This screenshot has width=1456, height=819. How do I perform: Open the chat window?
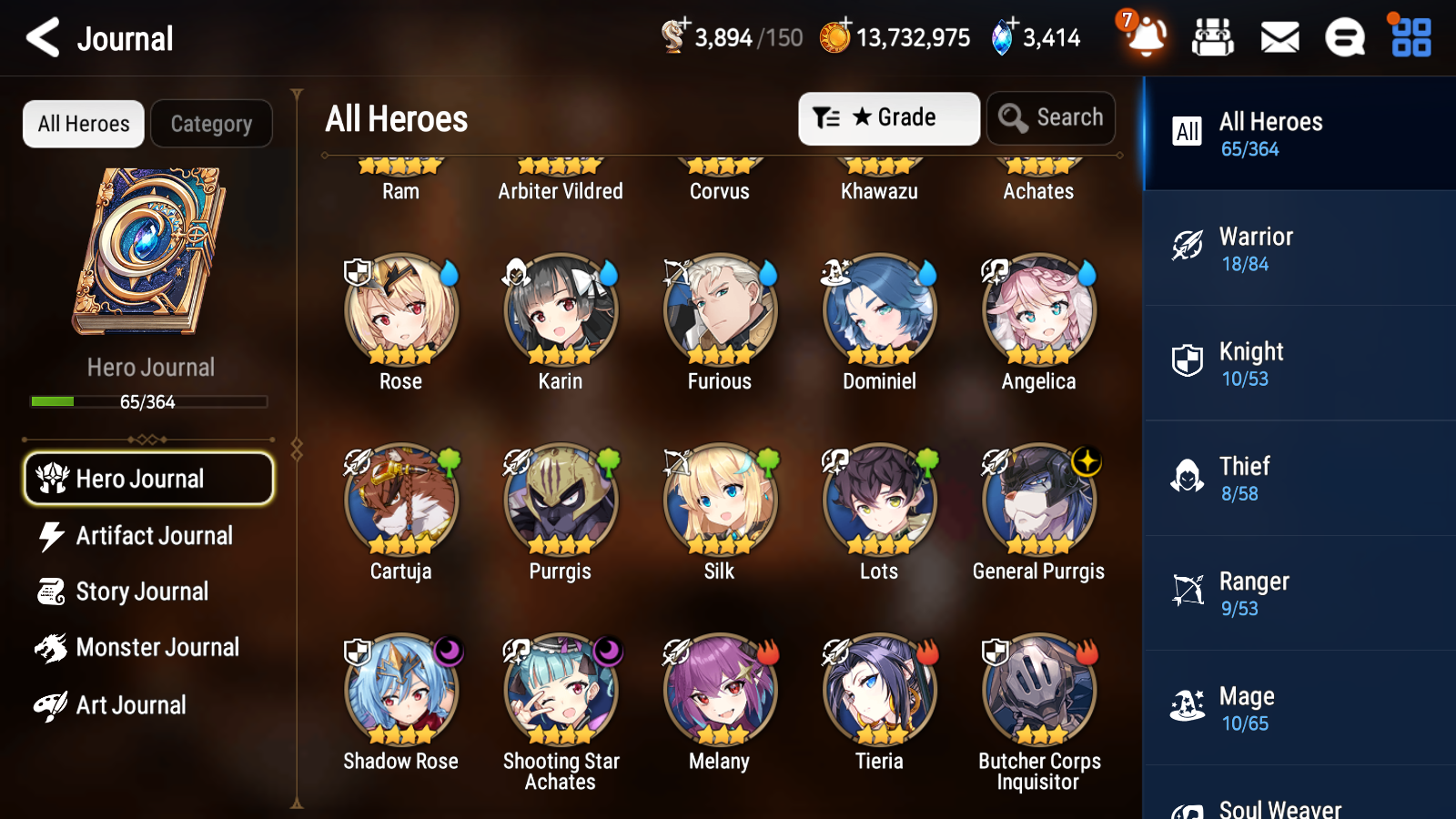point(1344,38)
